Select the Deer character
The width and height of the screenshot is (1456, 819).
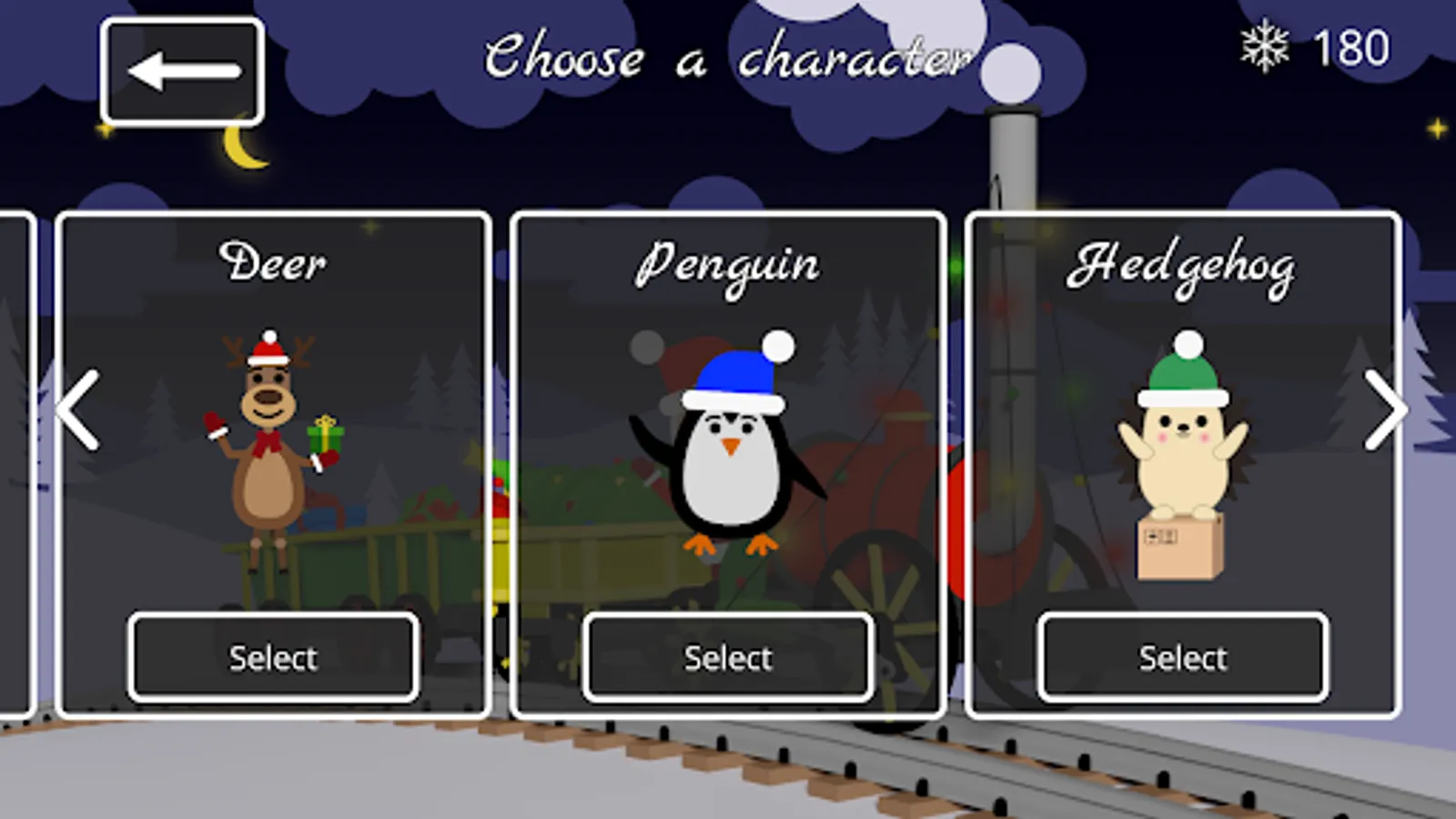[273, 657]
